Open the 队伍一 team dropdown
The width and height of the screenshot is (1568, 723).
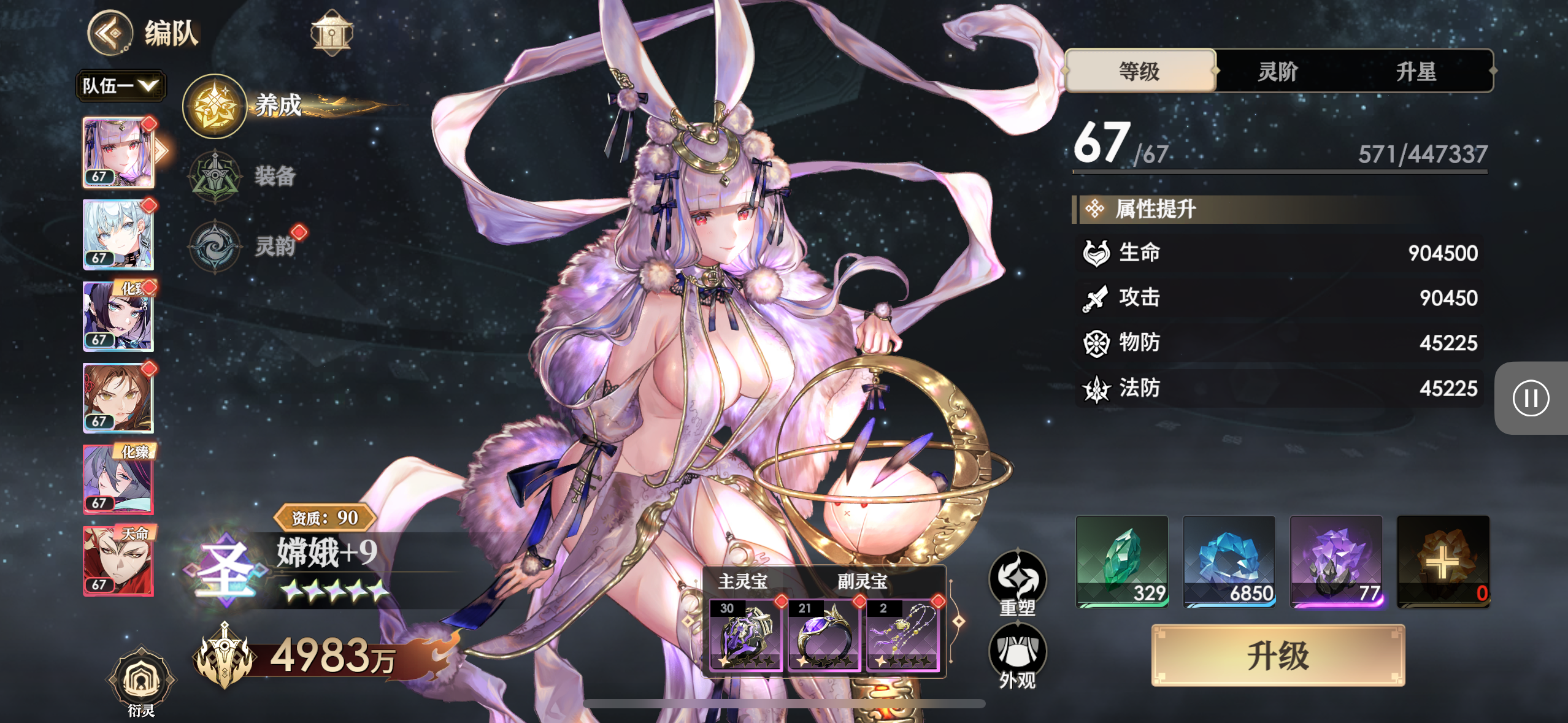[120, 85]
